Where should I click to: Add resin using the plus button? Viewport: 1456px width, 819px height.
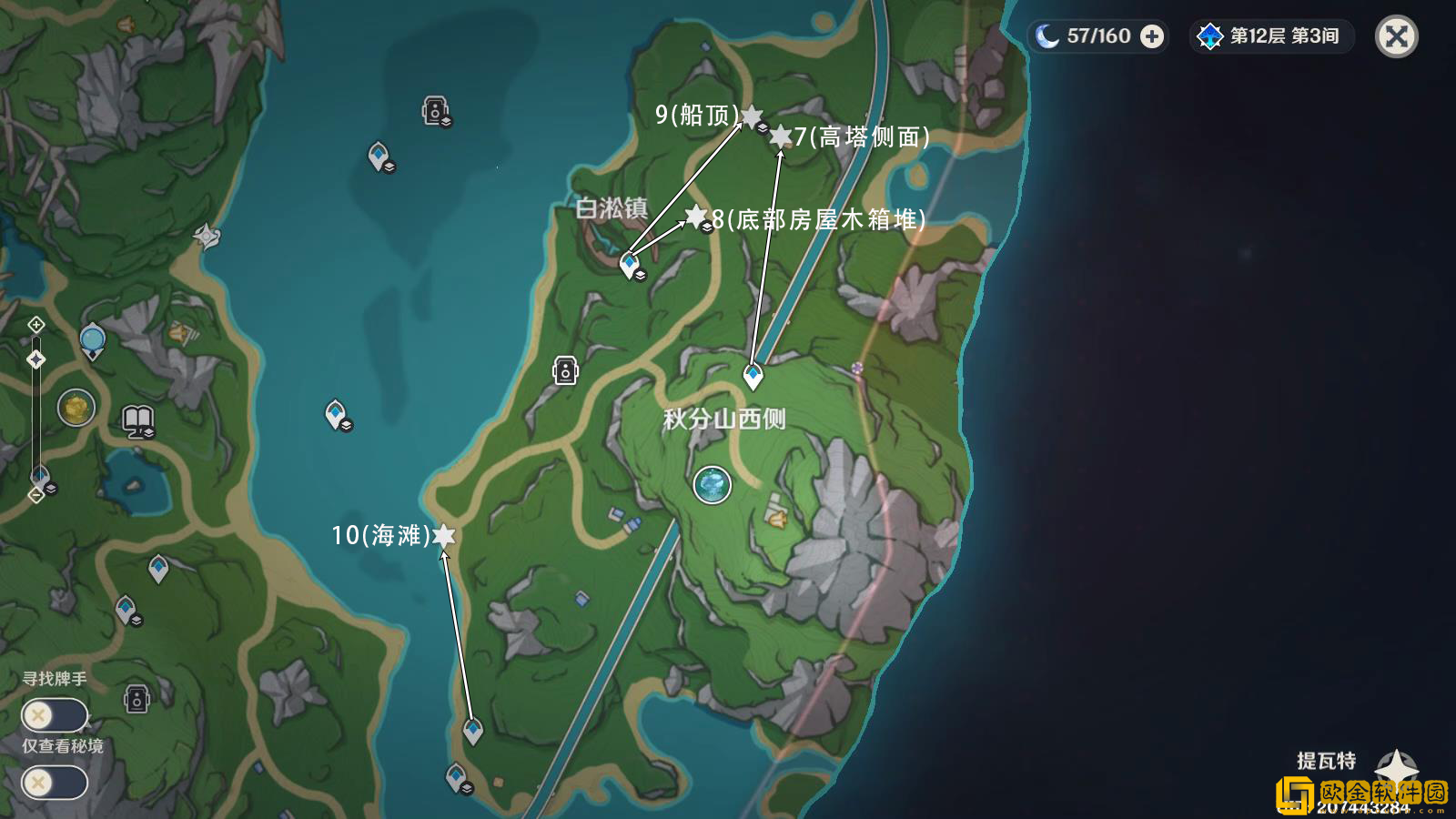(x=1152, y=36)
